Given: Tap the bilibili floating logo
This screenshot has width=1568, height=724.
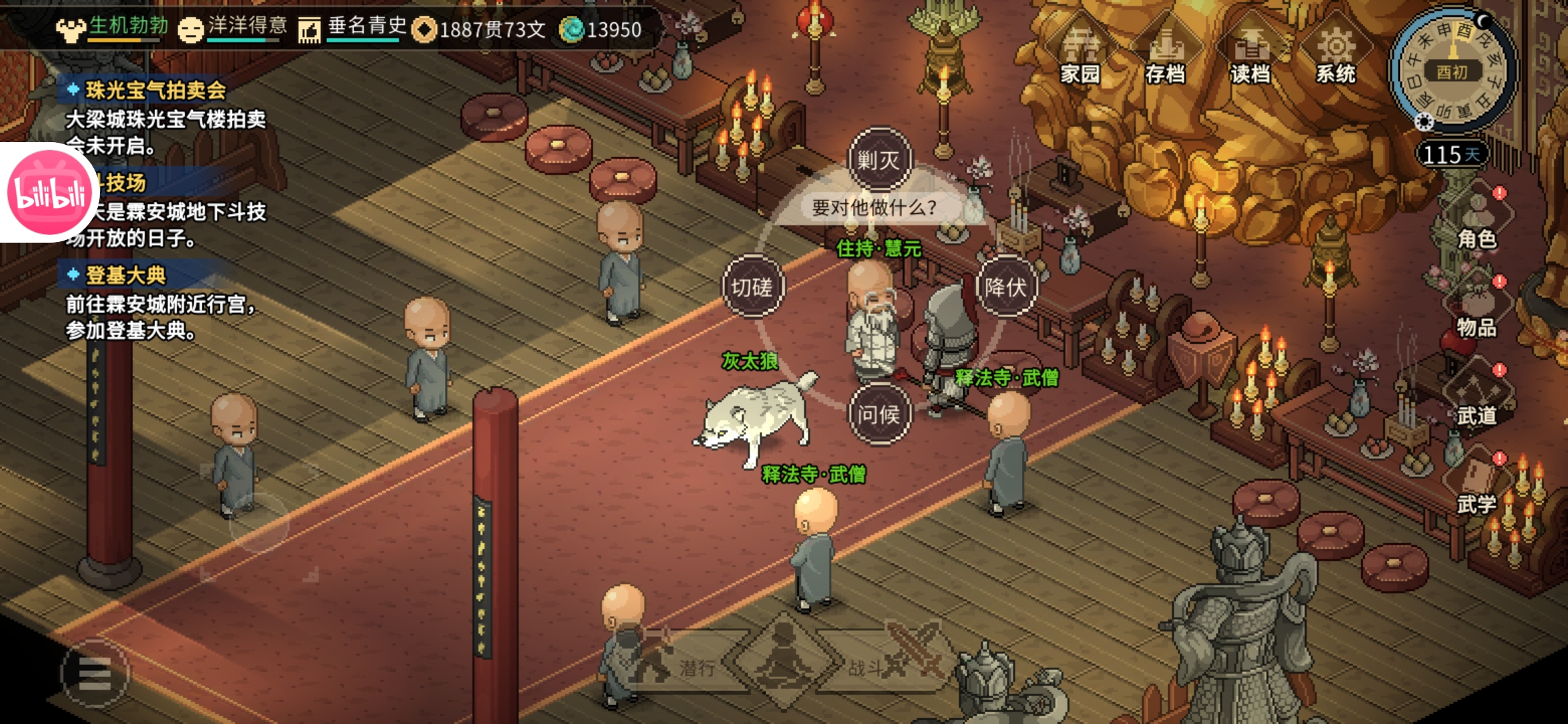Looking at the screenshot, I should 49,192.
